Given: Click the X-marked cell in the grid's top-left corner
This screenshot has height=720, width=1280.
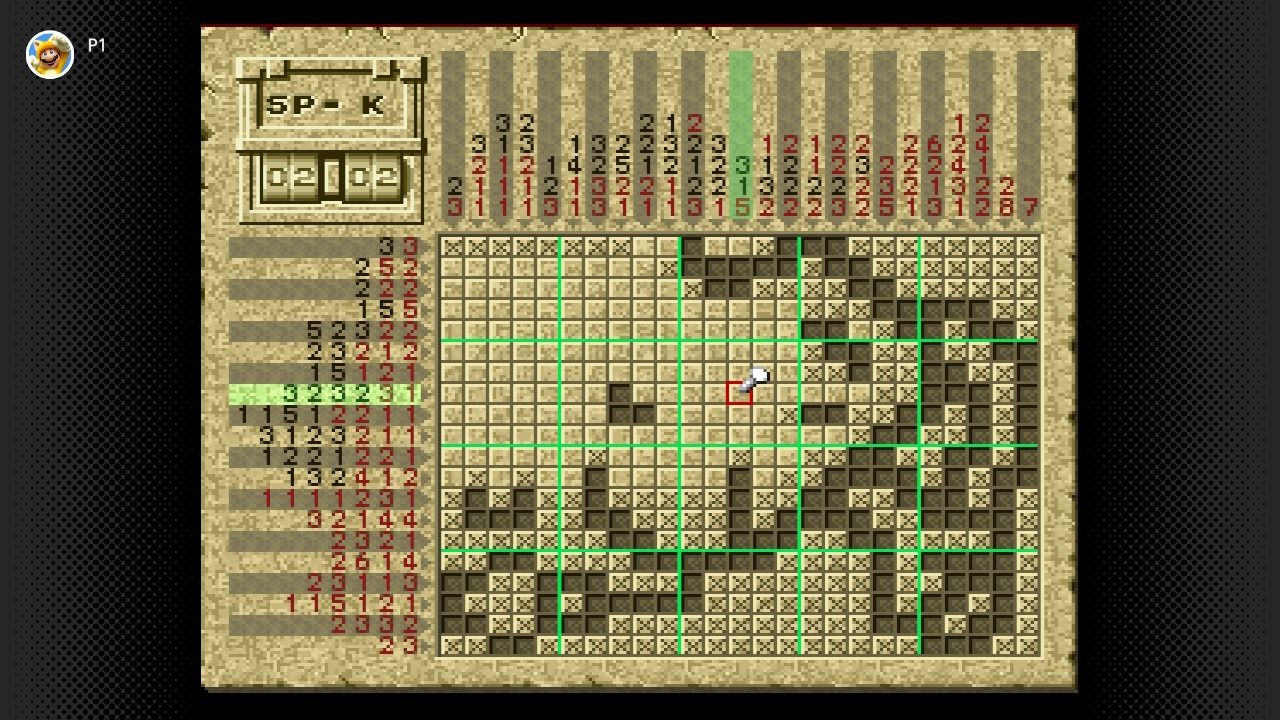Looking at the screenshot, I should [449, 244].
